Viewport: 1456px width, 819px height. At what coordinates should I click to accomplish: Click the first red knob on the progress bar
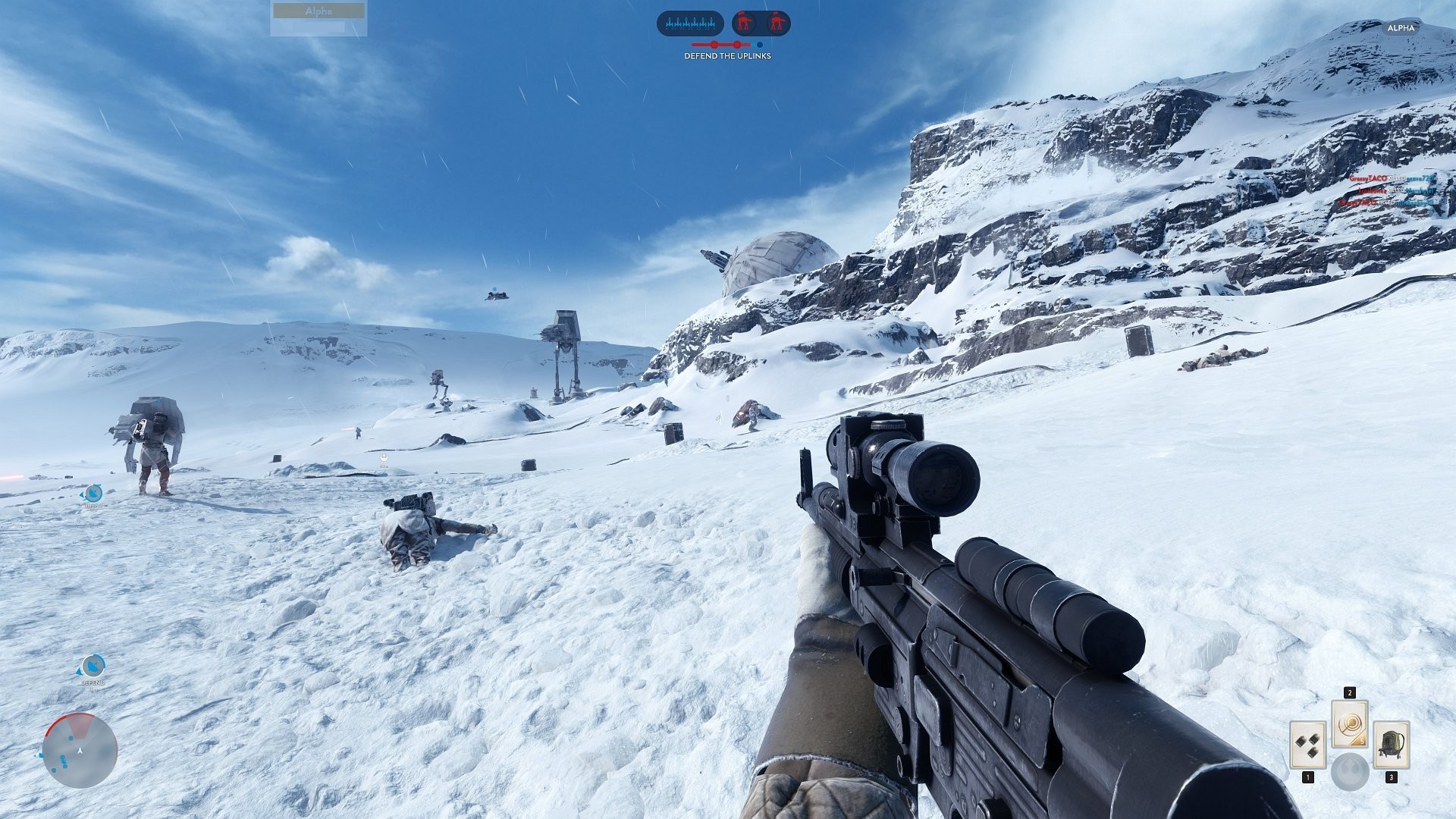714,44
